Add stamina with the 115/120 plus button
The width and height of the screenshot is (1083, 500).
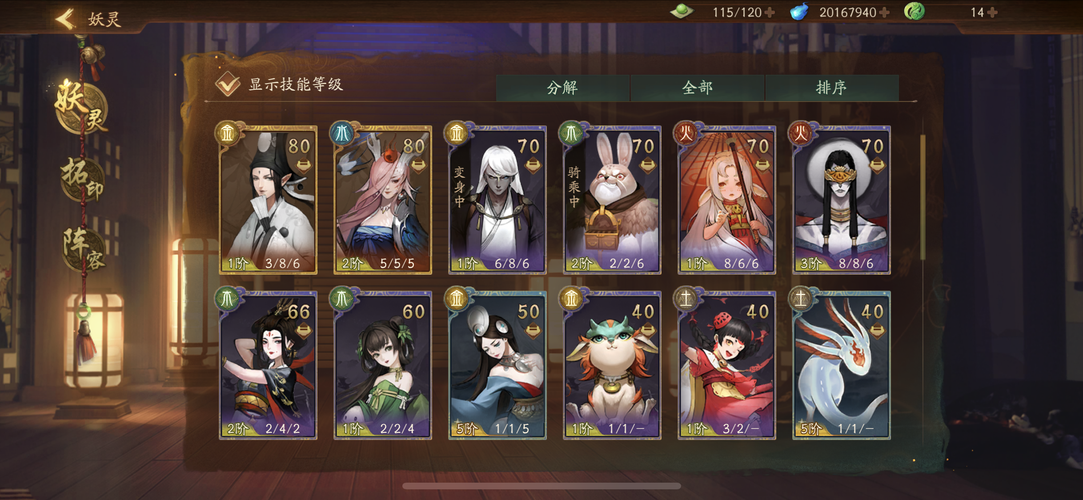pos(769,13)
